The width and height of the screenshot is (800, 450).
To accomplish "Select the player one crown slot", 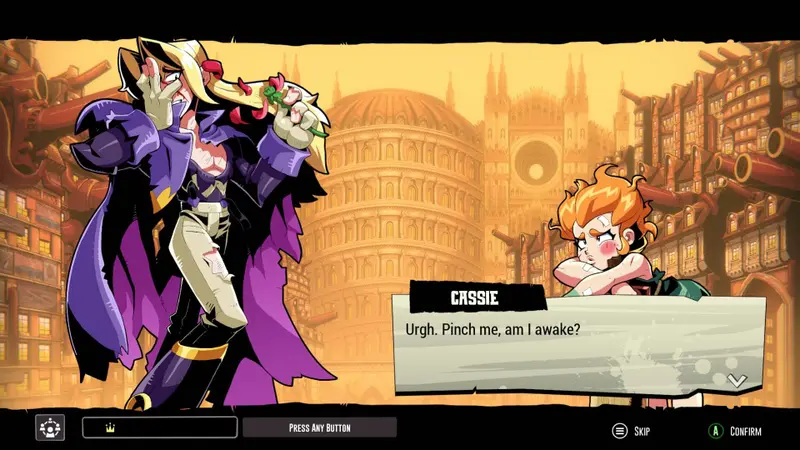I will point(160,428).
